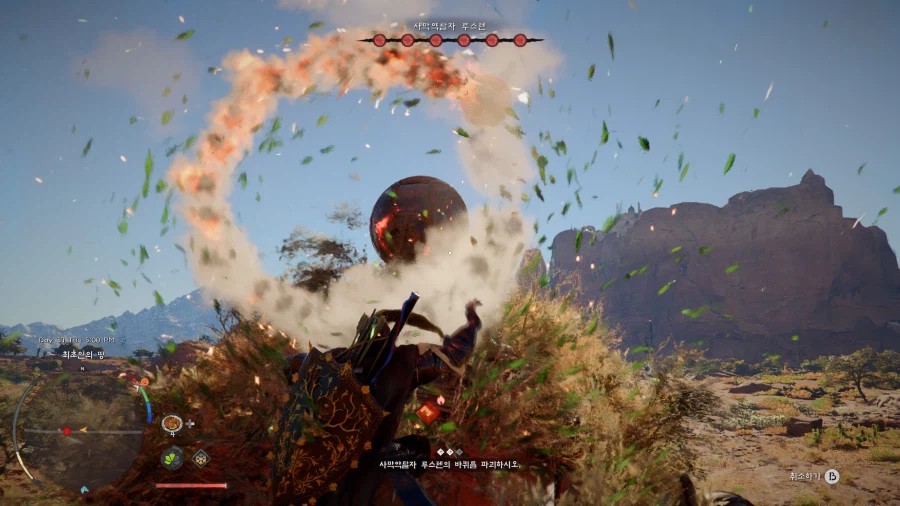Activate the green leaf skill icon

[x=172, y=459]
